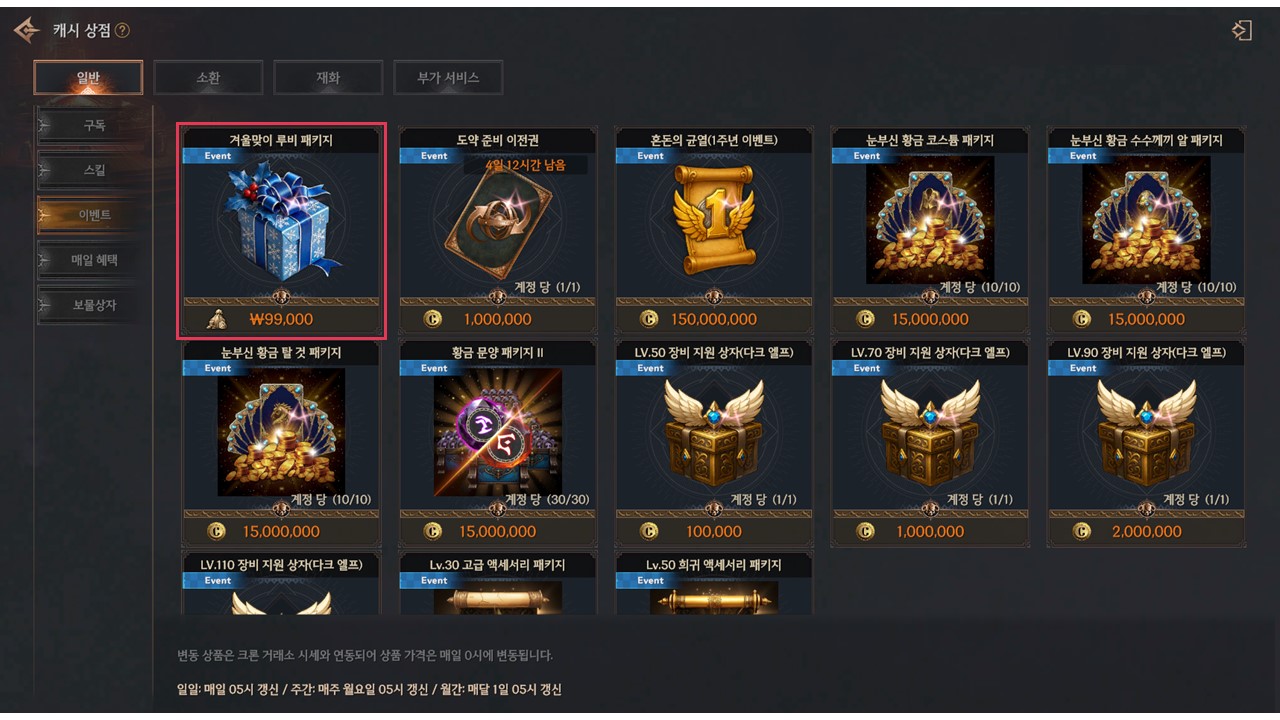Click the back arrow beside 캐시 상점
The image size is (1280, 720).
pos(26,30)
